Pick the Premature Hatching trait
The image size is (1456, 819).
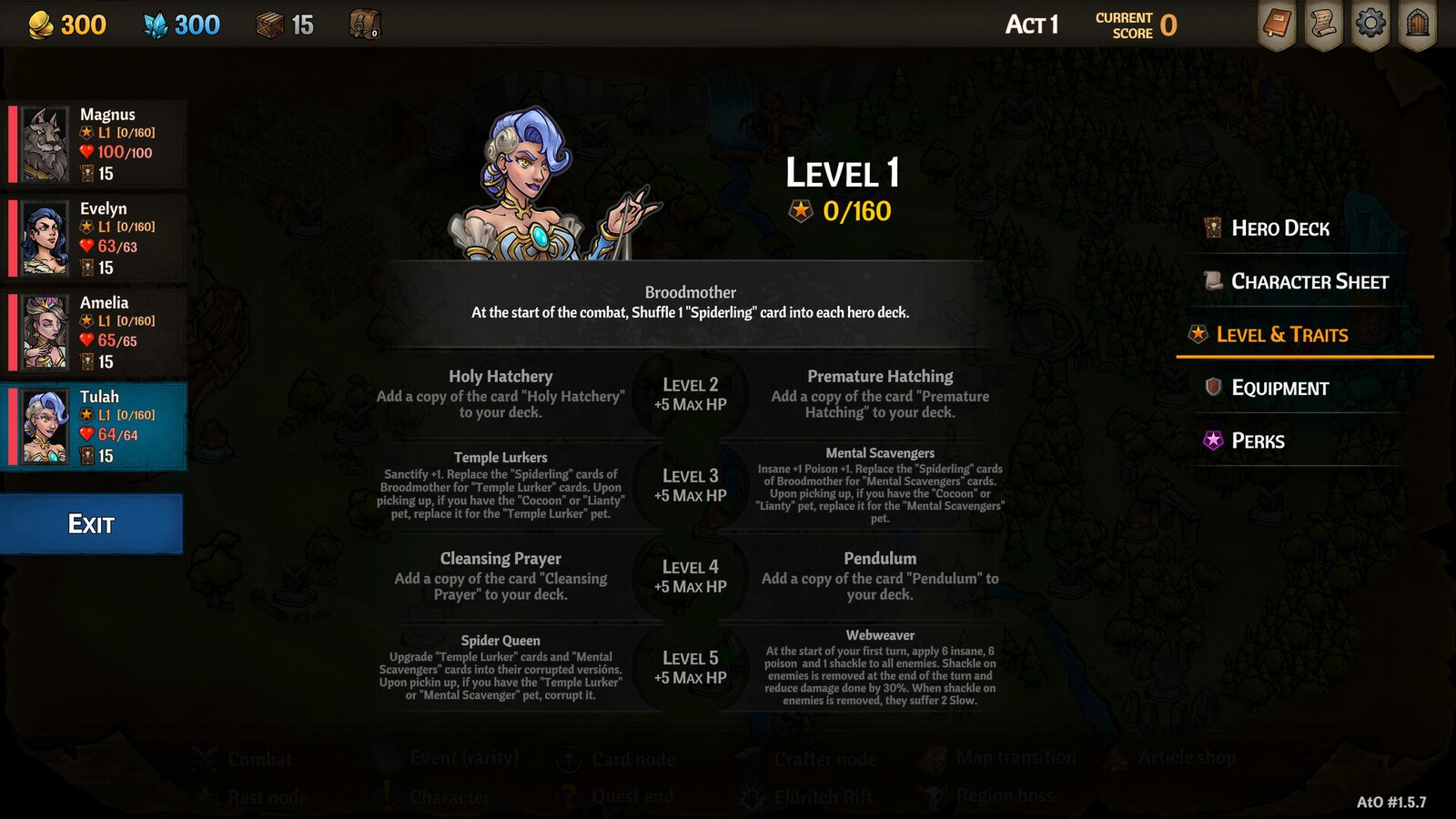point(880,394)
